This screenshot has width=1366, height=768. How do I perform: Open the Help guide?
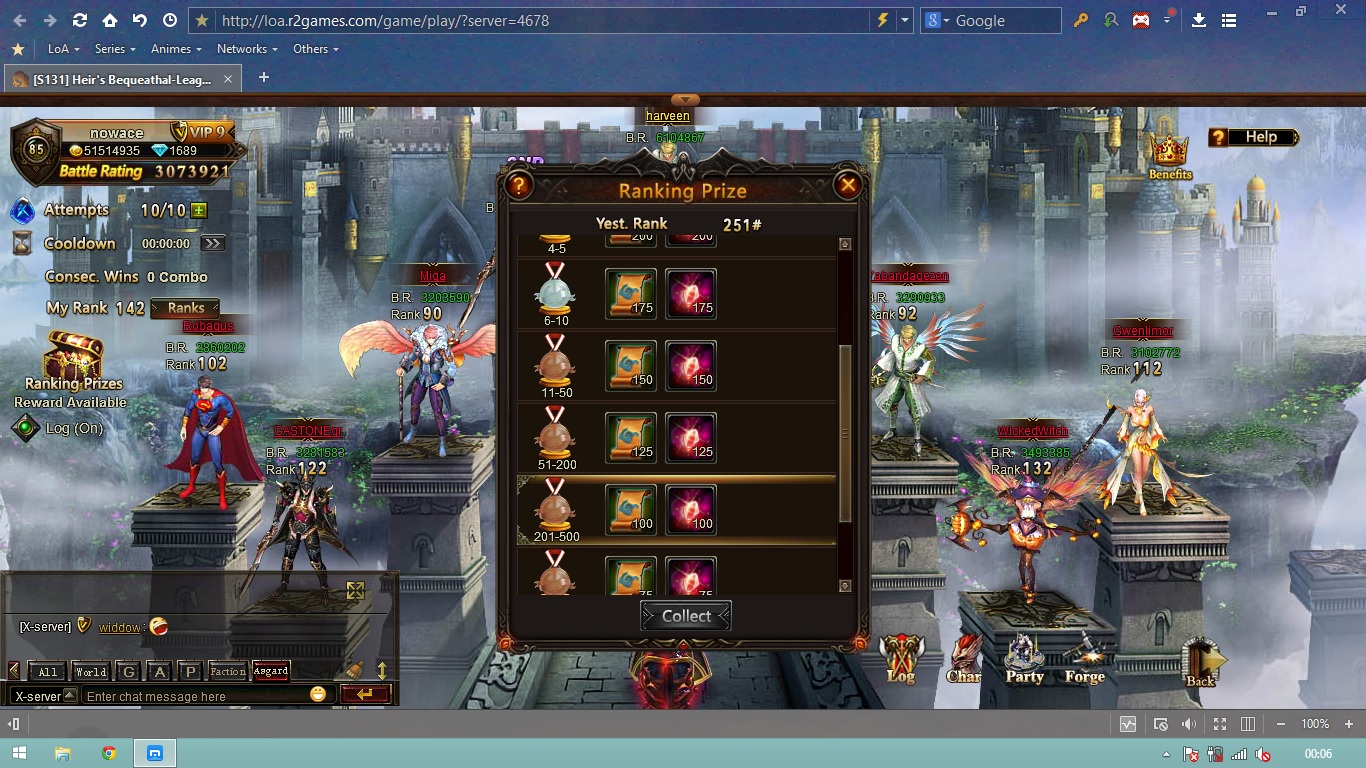pos(1253,137)
